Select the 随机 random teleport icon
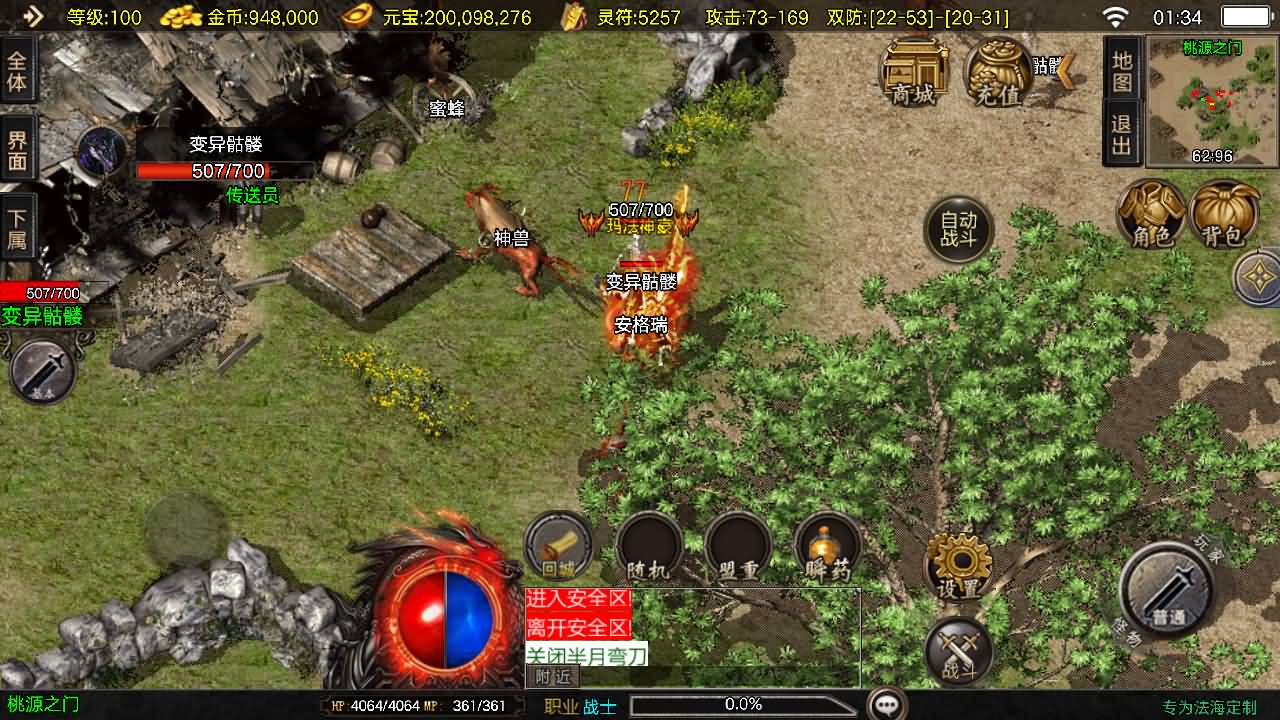This screenshot has height=720, width=1280. coord(648,545)
